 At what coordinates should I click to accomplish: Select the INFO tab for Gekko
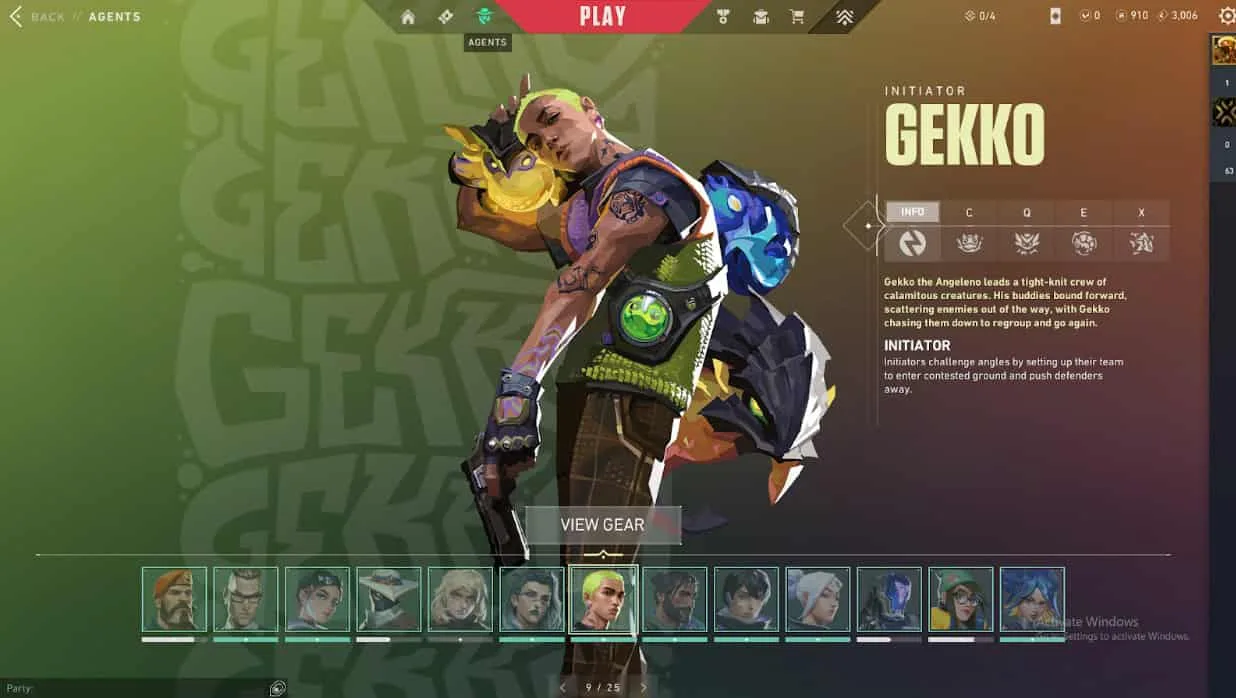[912, 212]
